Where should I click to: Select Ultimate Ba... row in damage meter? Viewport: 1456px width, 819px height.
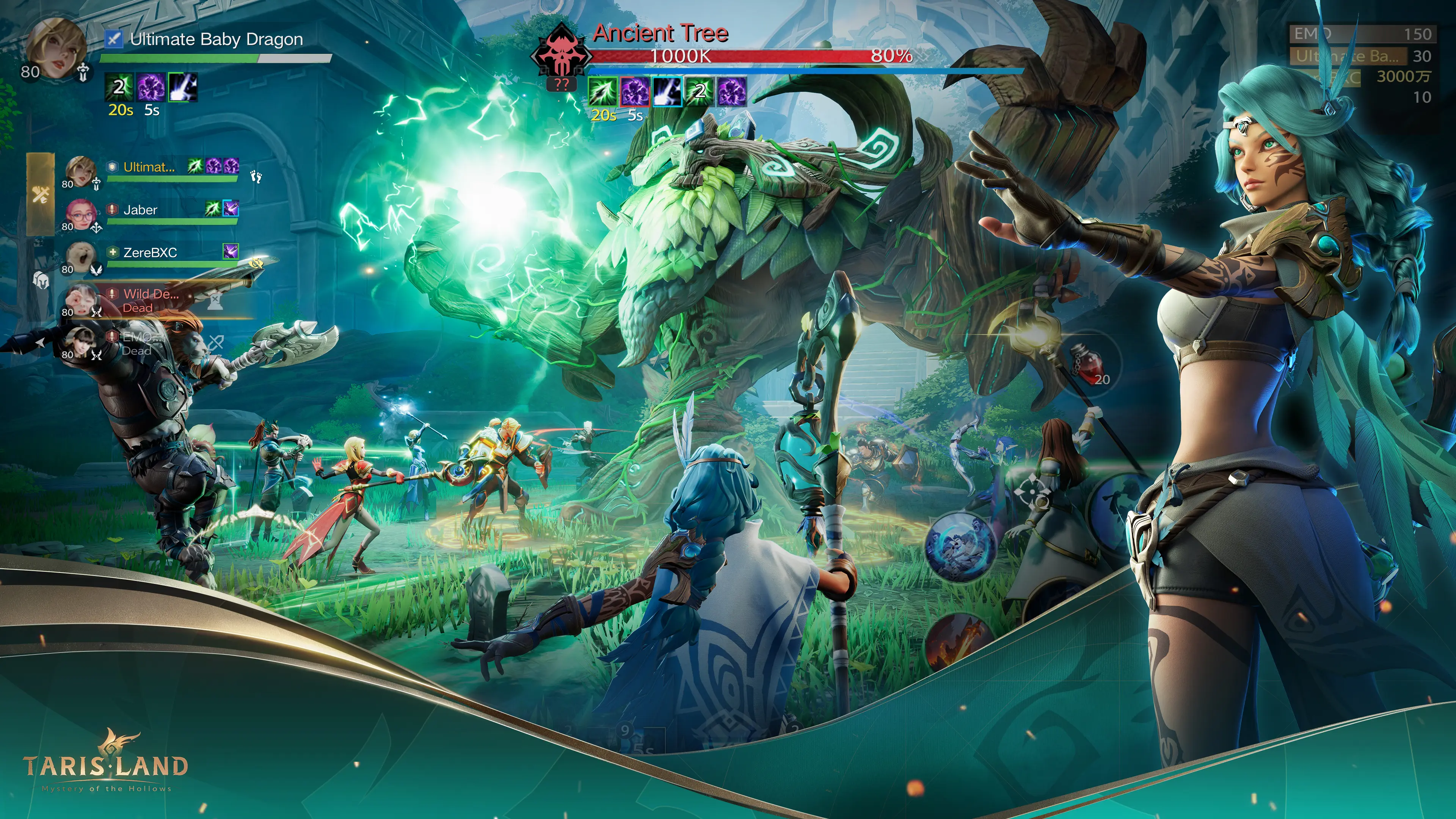[1362, 56]
